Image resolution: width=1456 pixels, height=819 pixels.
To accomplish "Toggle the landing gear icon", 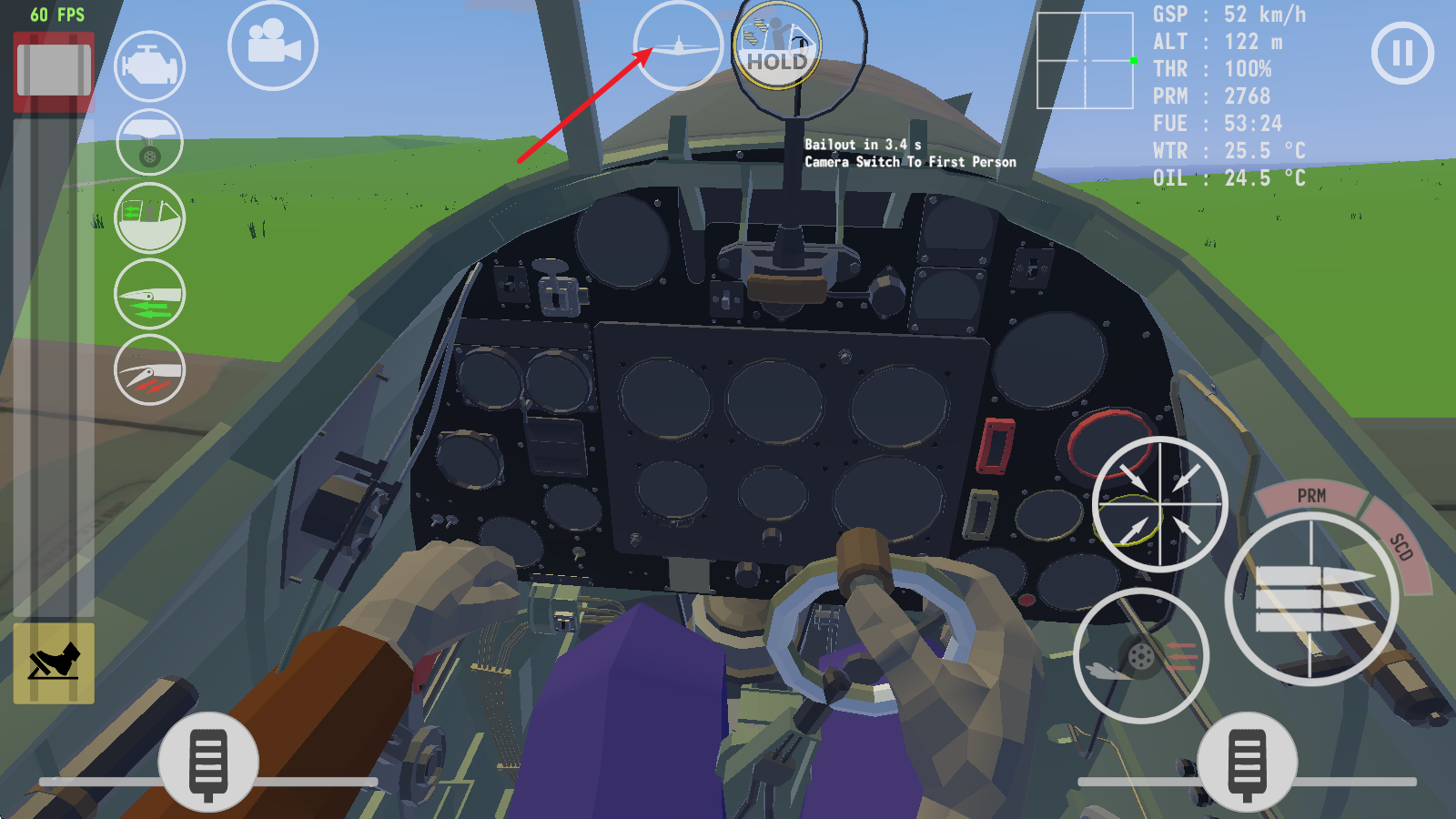I will (148, 139).
